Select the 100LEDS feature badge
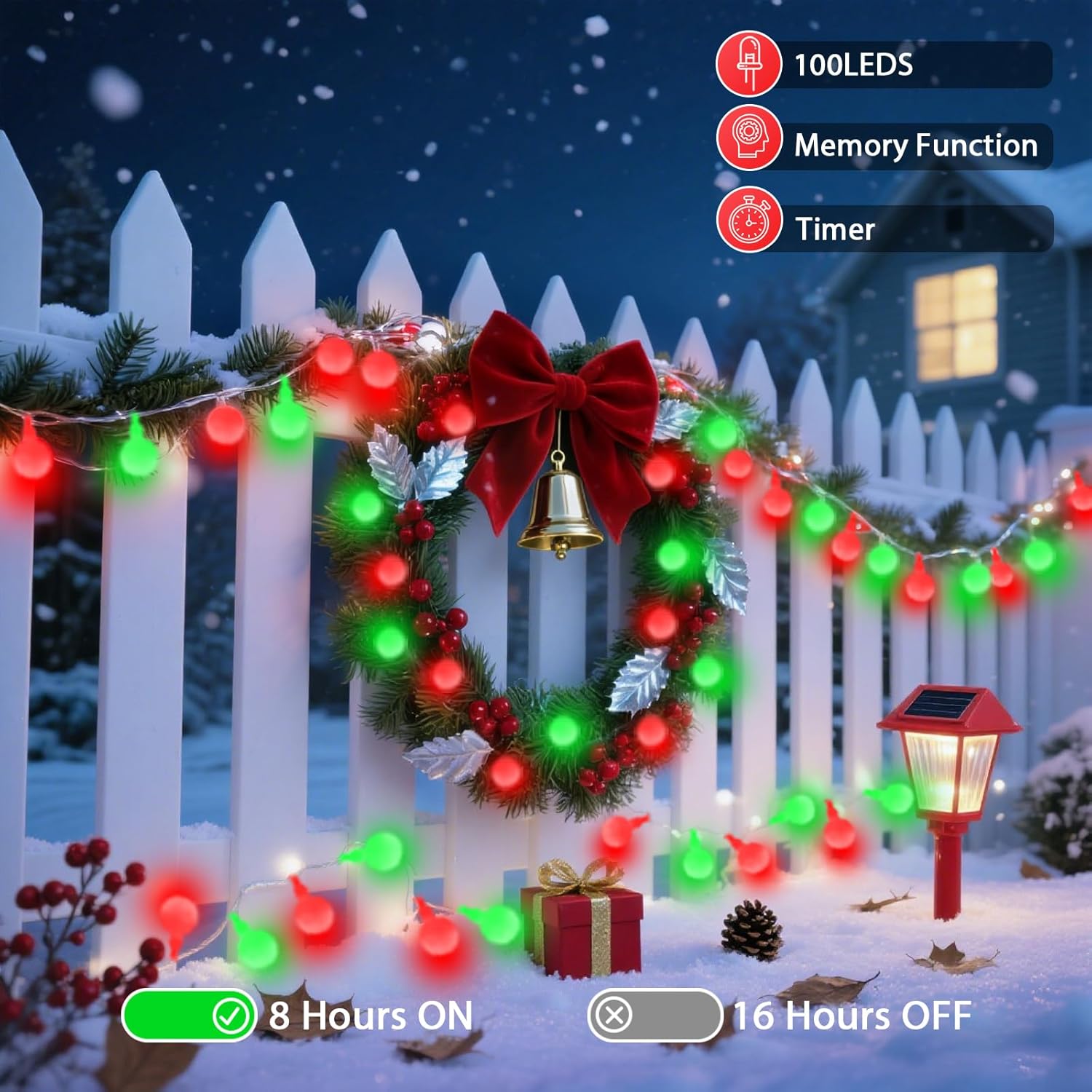 (883, 65)
